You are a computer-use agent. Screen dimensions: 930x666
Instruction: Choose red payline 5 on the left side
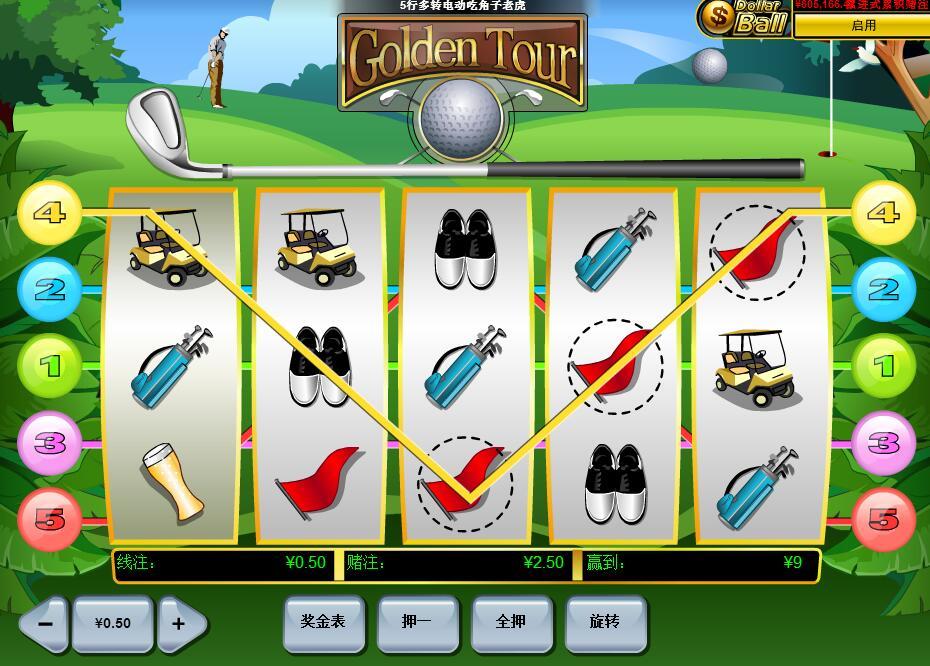[x=48, y=520]
